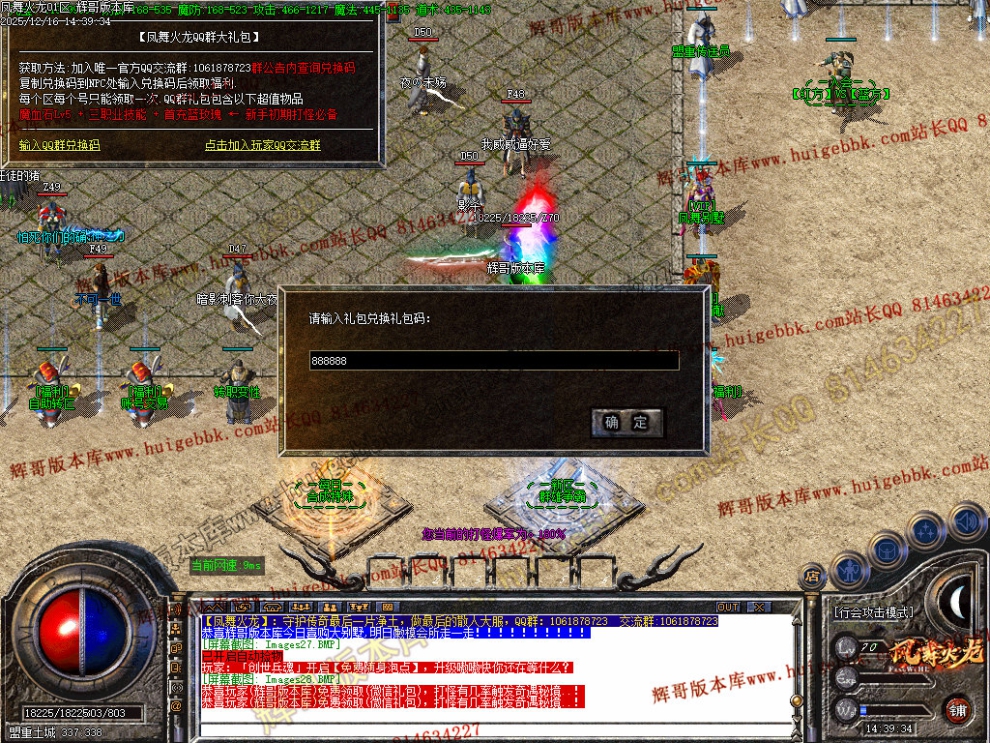
Task: Open the bag inventory icon
Action: (886, 549)
